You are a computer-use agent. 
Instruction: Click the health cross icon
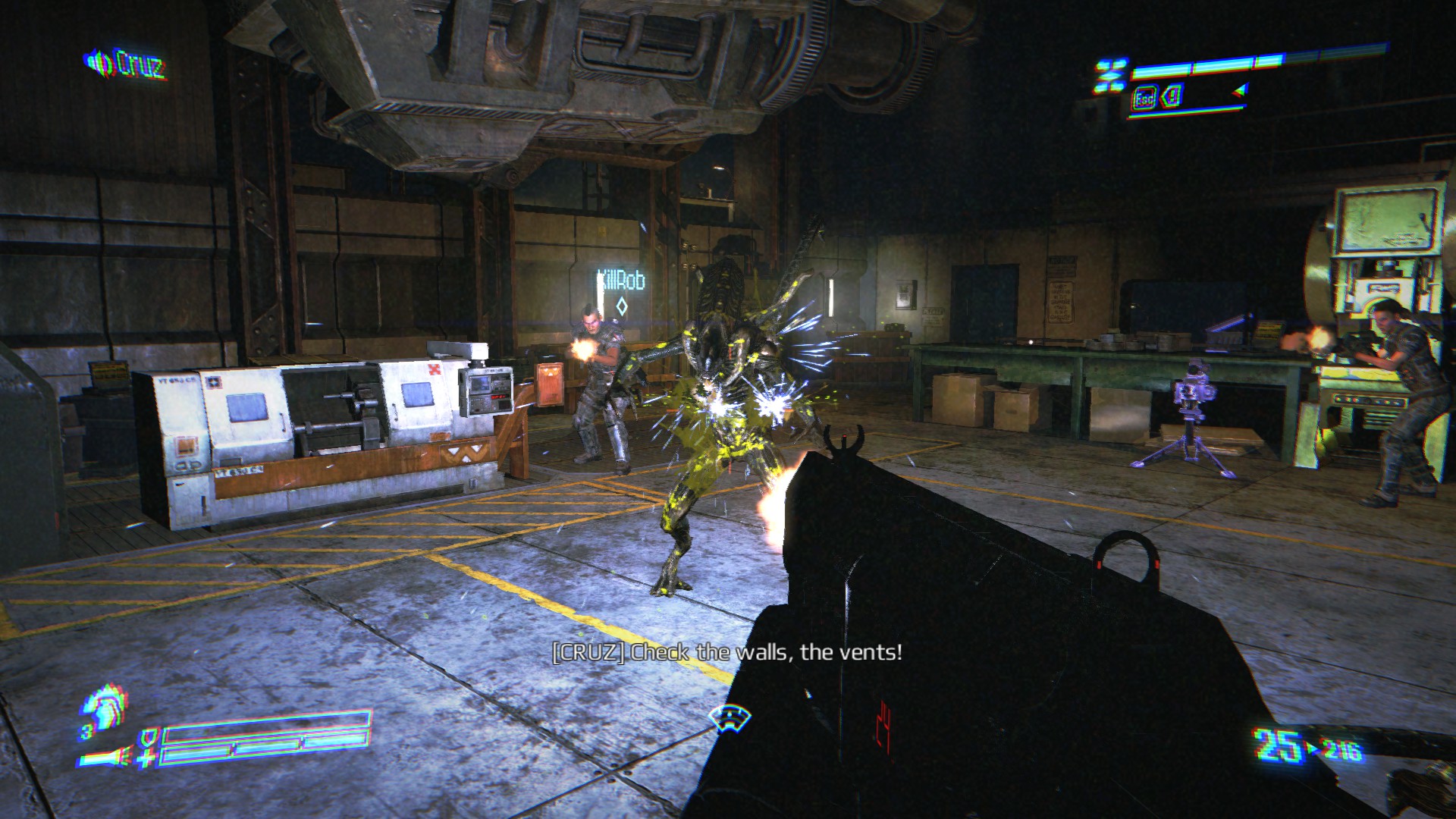tap(146, 757)
